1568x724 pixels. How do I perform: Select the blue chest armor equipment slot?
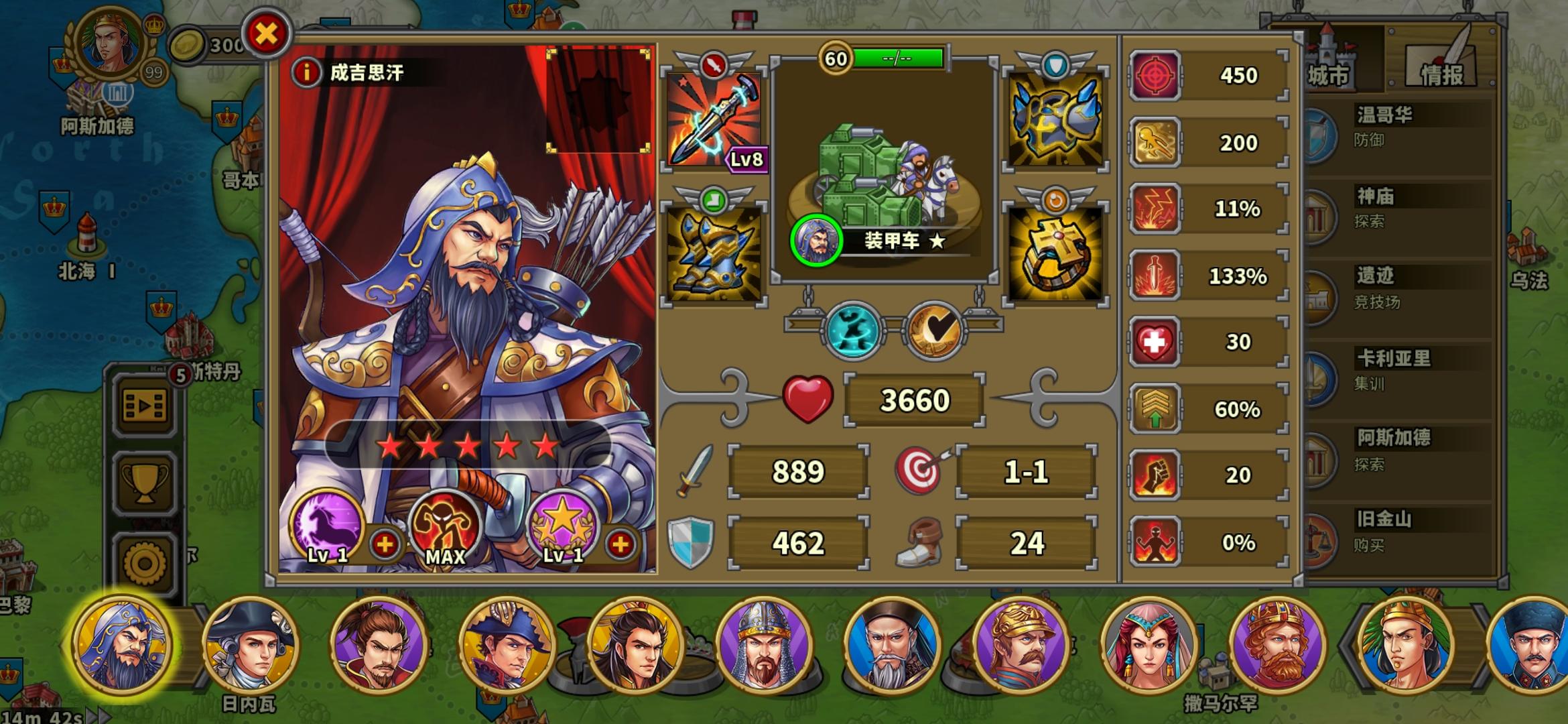click(1054, 121)
